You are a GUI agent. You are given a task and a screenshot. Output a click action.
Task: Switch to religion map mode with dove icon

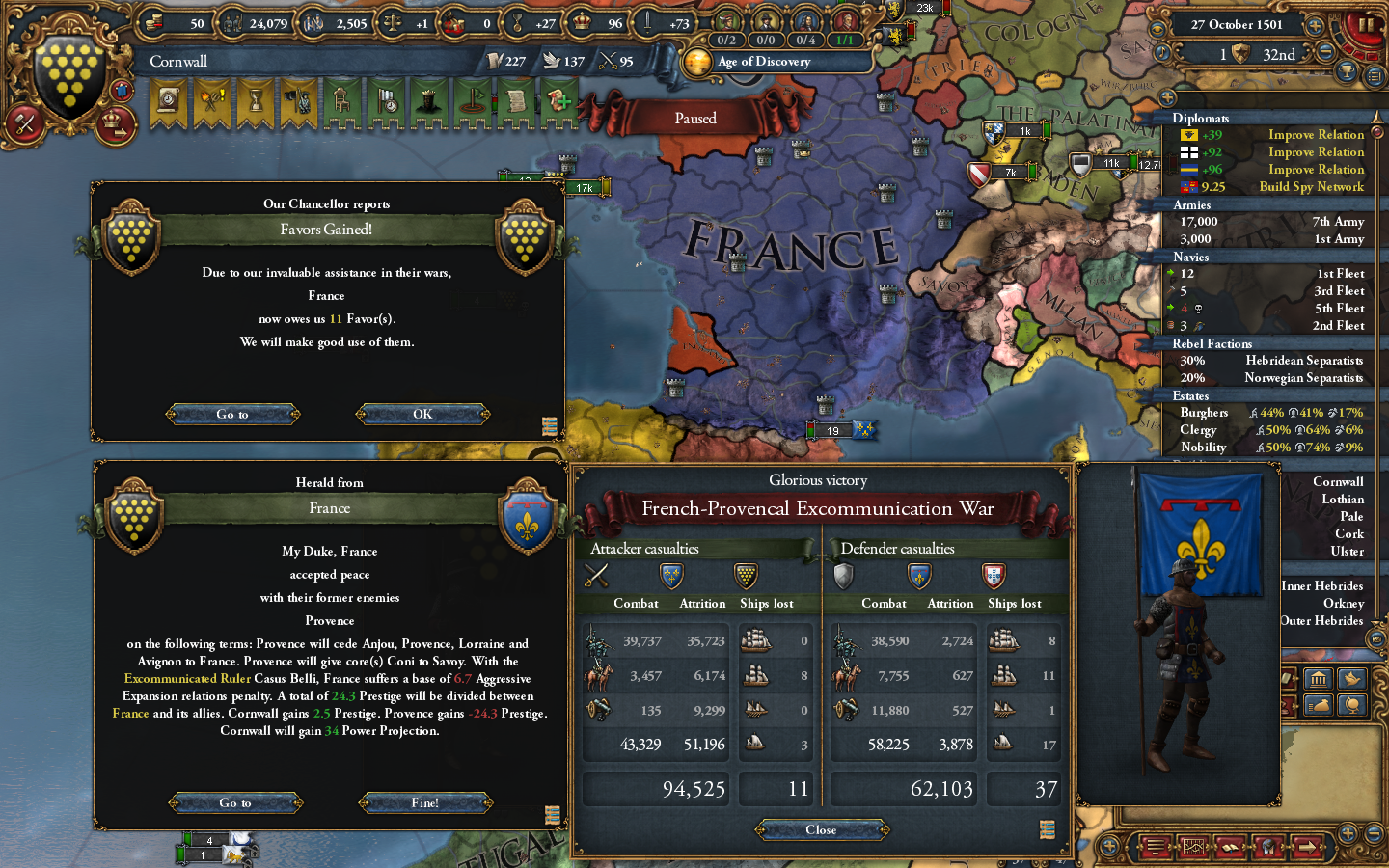[1352, 680]
